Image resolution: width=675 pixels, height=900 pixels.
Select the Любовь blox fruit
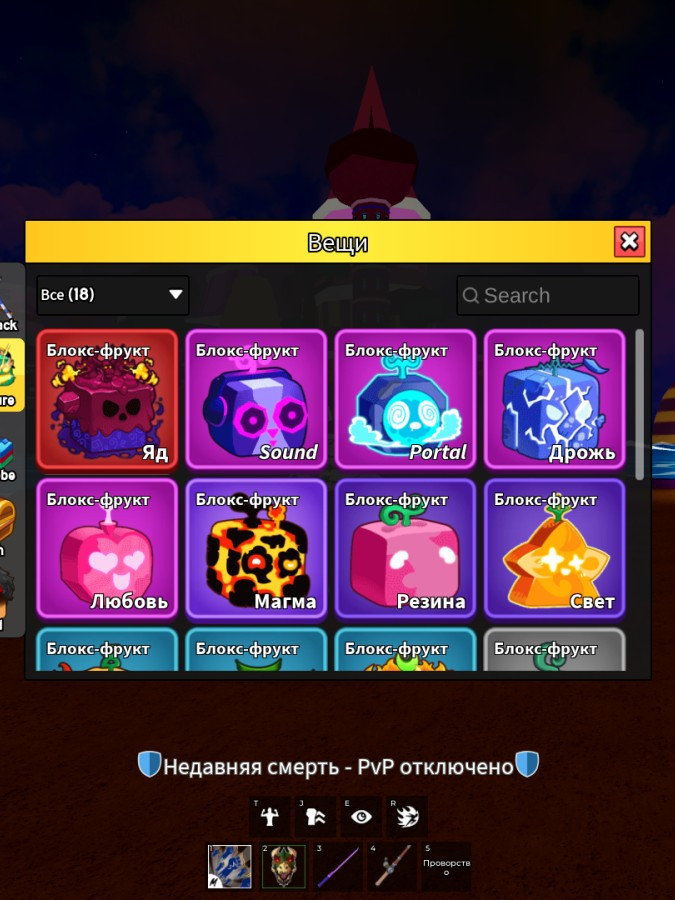pos(107,549)
